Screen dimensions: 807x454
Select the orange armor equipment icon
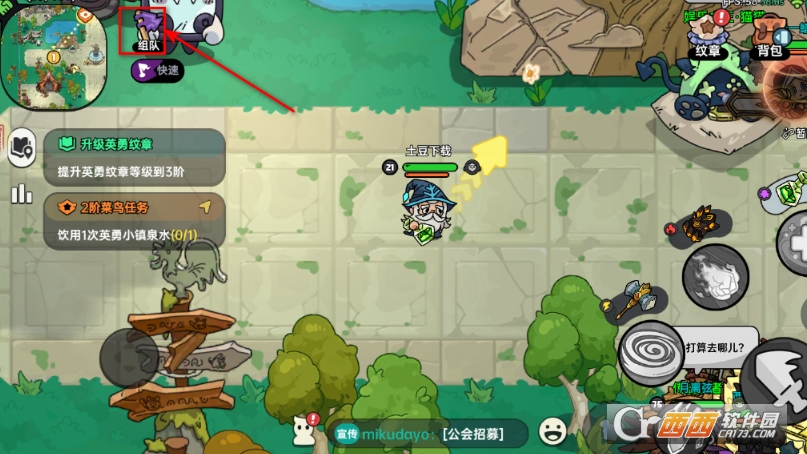click(x=699, y=226)
